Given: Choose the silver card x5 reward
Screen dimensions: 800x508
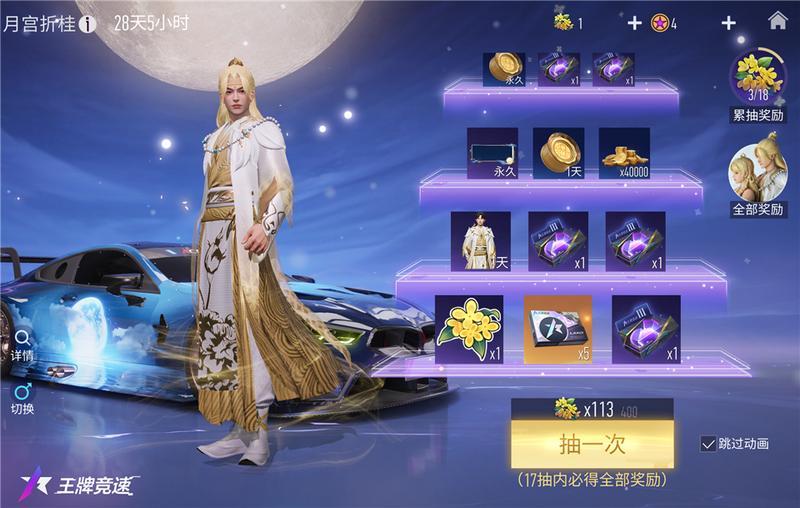Looking at the screenshot, I should point(558,328).
